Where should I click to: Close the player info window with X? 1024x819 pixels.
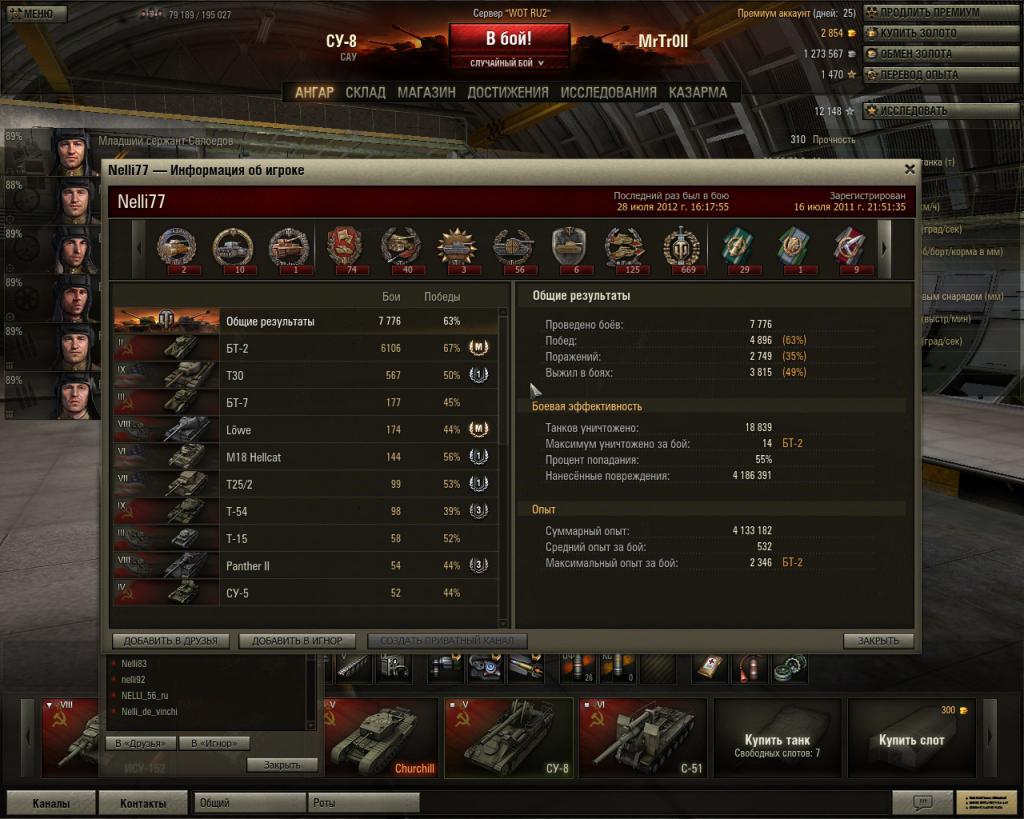(909, 170)
